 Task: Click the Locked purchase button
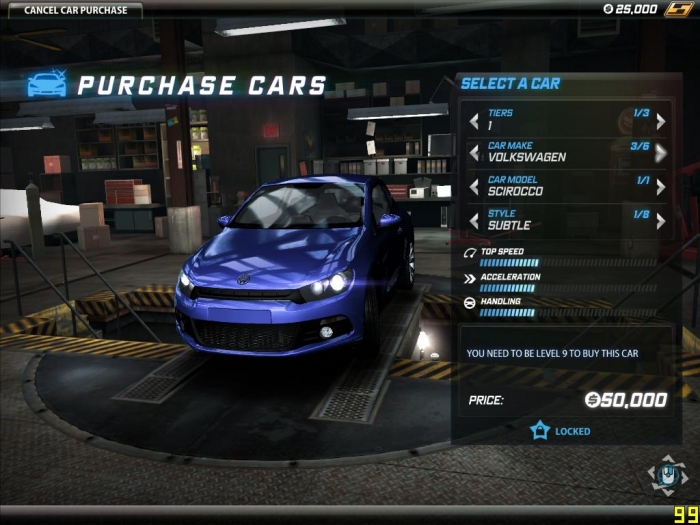click(x=560, y=431)
